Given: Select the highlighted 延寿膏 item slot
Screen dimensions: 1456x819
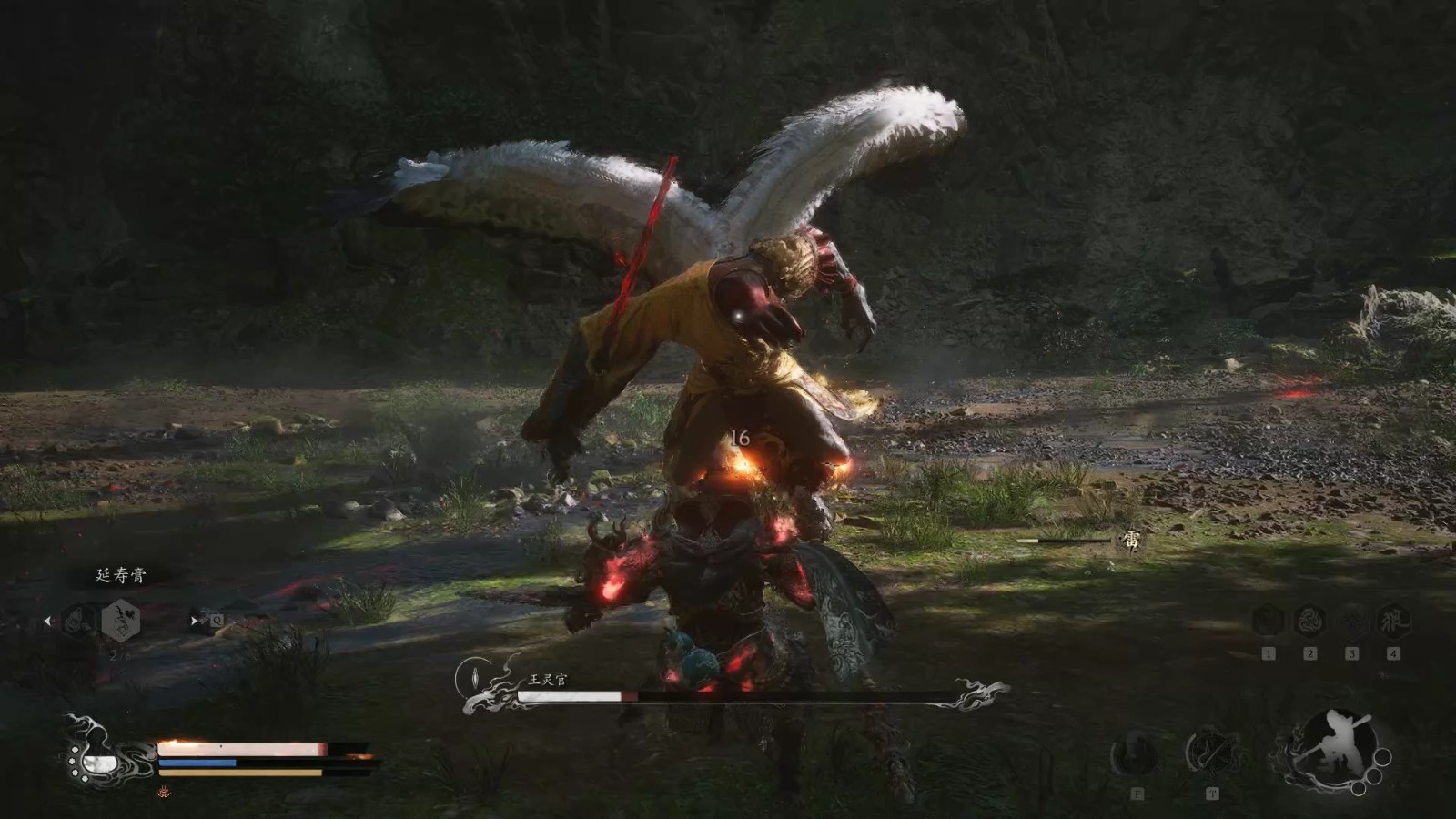Looking at the screenshot, I should 120,621.
